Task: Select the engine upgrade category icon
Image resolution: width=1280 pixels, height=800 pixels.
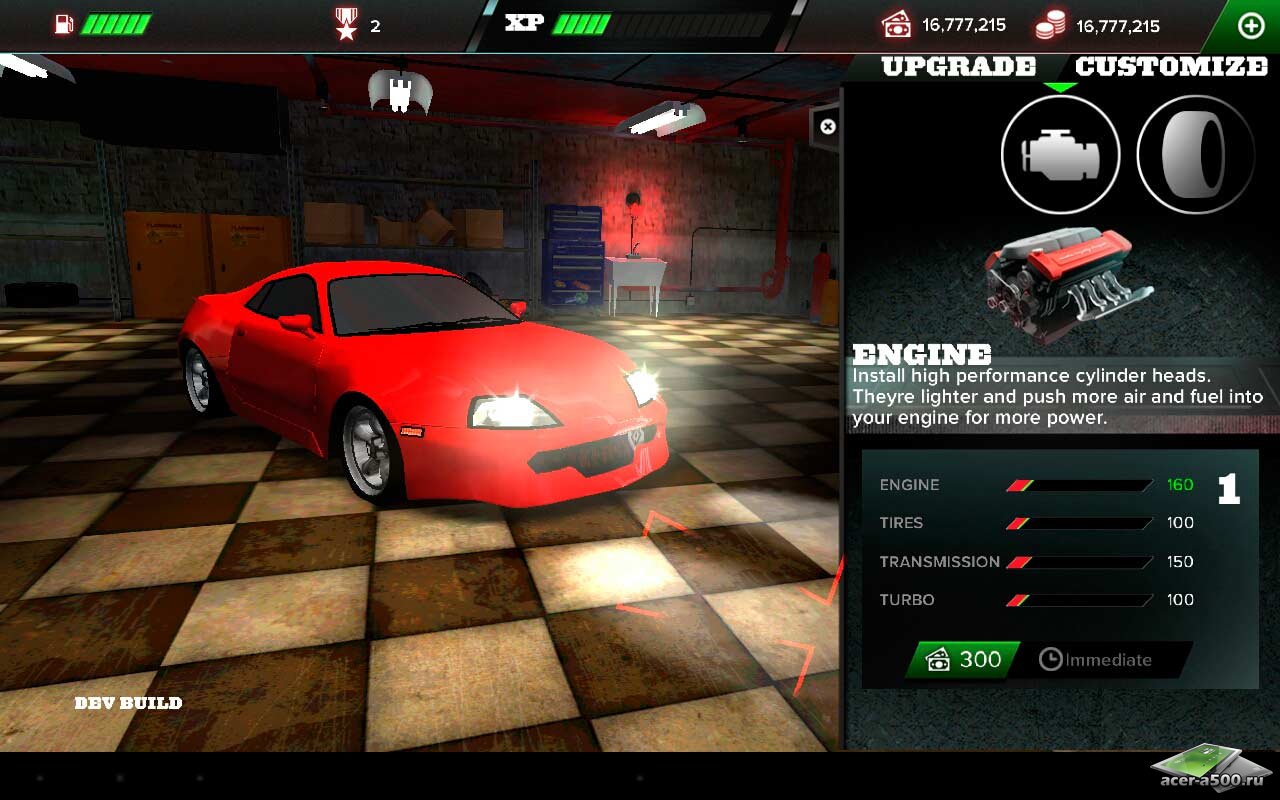Action: (x=1060, y=156)
